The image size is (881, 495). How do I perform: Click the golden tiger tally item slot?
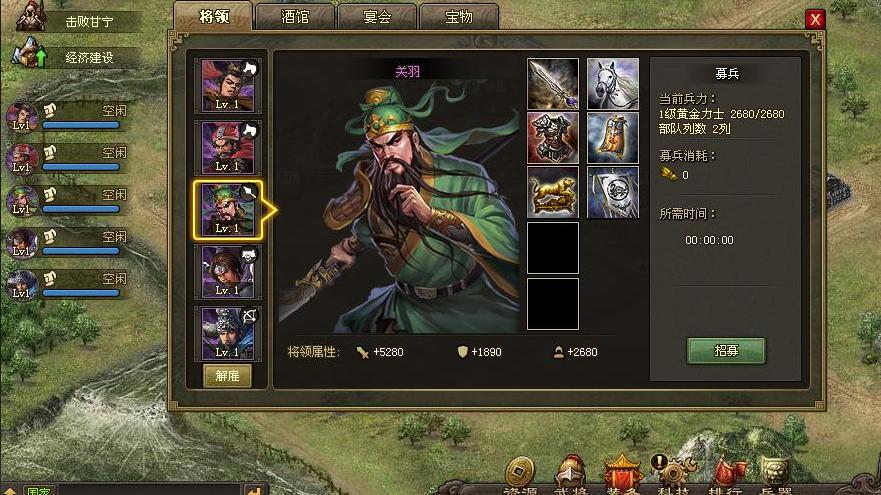pos(553,192)
